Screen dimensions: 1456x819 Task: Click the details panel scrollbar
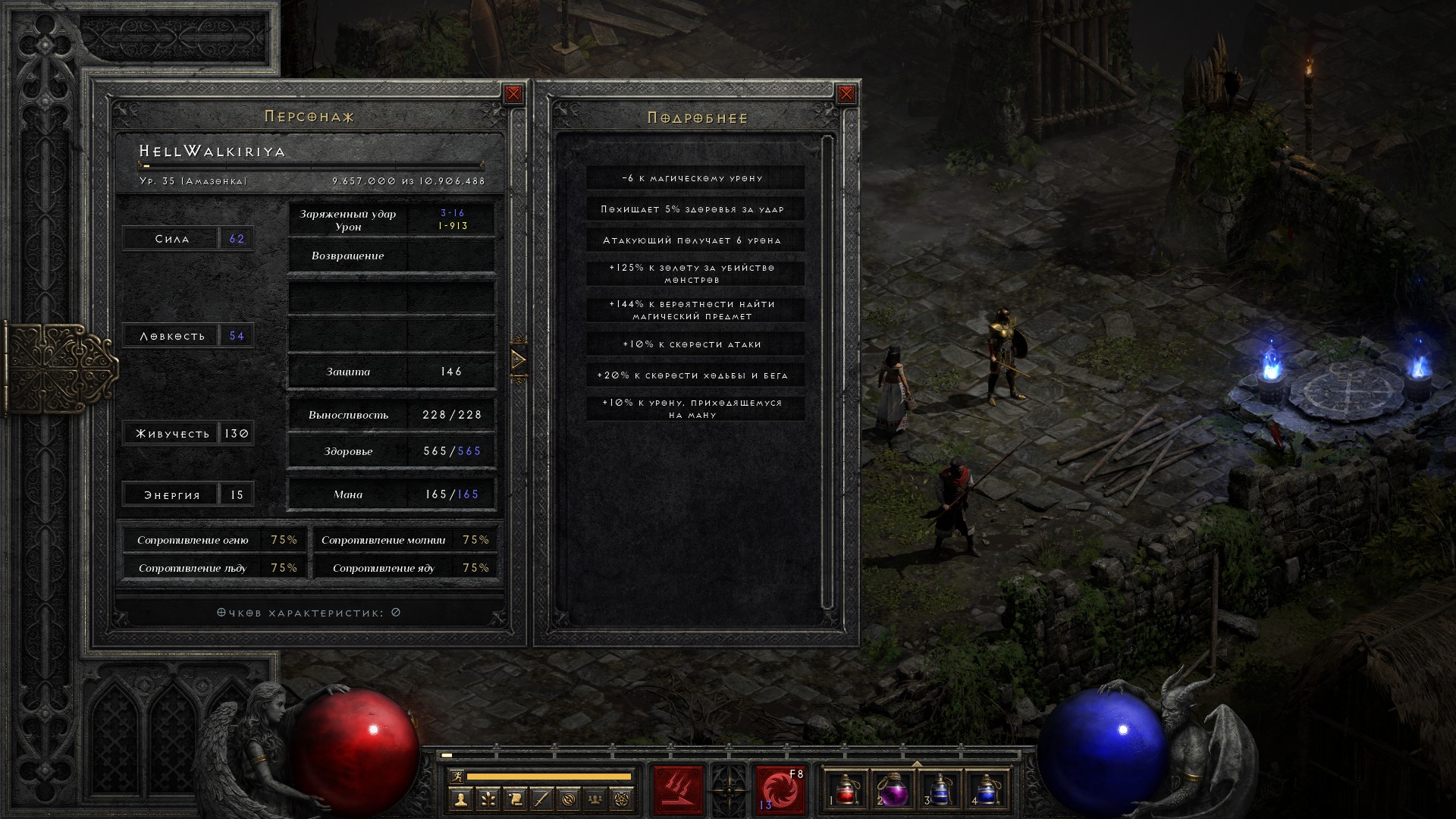click(x=827, y=372)
